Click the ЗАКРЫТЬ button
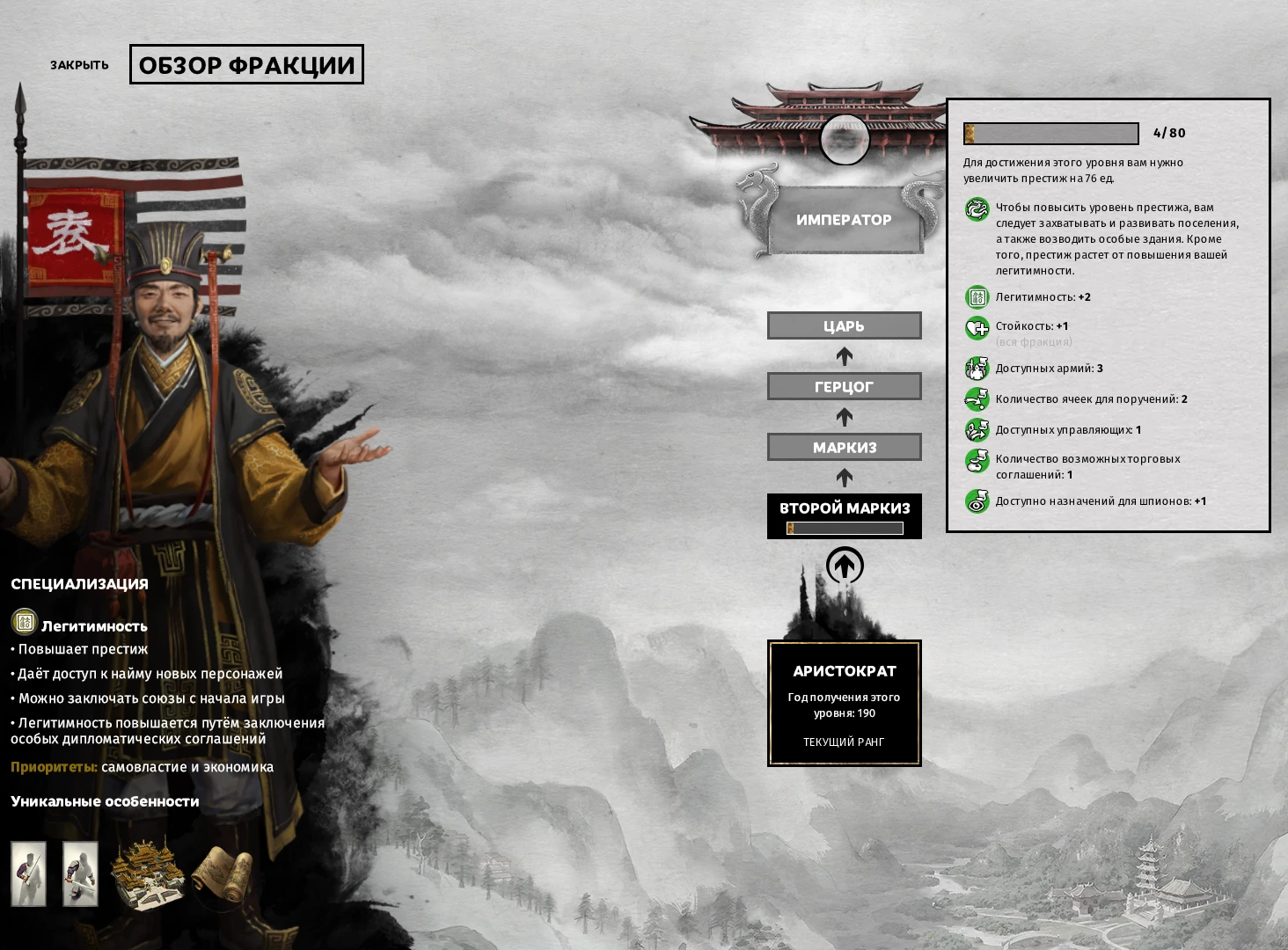The height and width of the screenshot is (950, 1288). coord(79,64)
